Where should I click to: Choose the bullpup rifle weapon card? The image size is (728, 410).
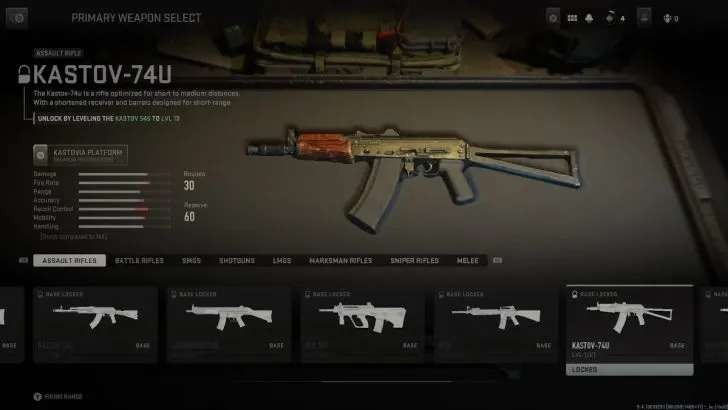pyautogui.click(x=358, y=322)
